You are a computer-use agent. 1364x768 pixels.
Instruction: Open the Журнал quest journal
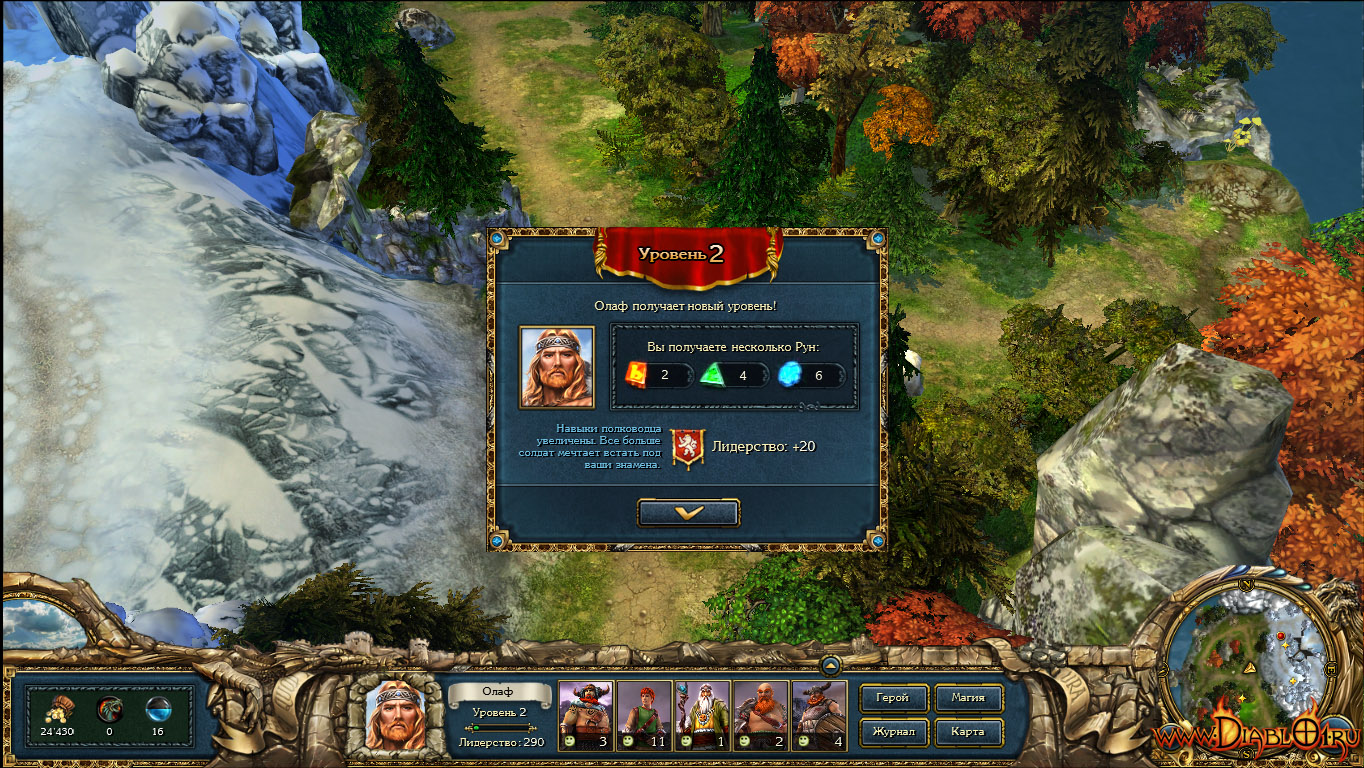click(892, 732)
